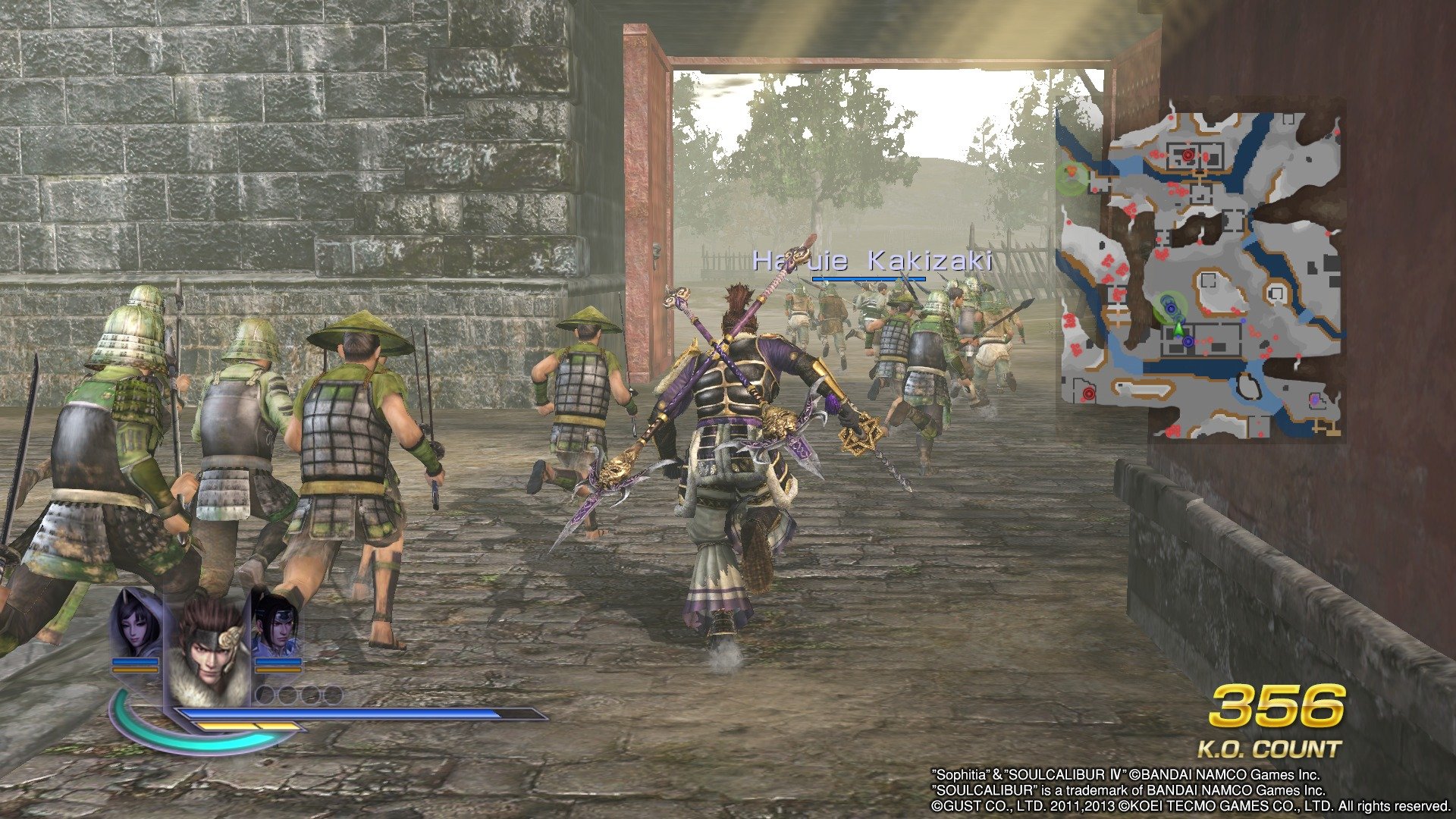Select the red enemy commander marker atop the minimap

pyautogui.click(x=1188, y=154)
